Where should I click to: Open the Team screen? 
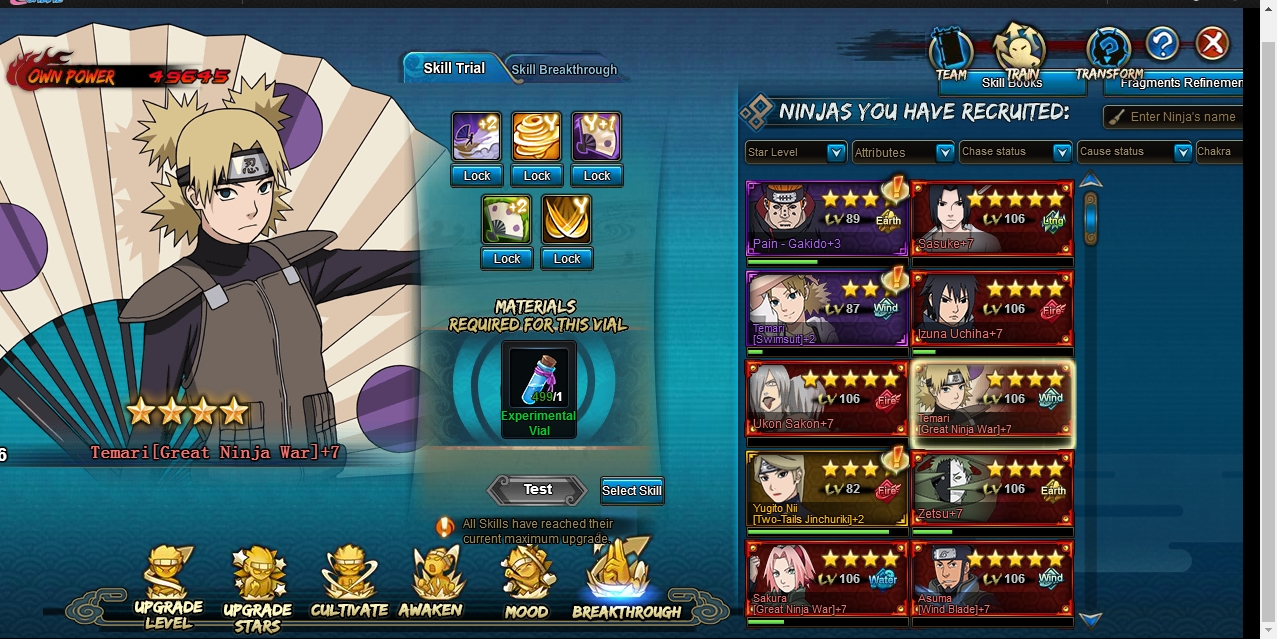click(951, 54)
